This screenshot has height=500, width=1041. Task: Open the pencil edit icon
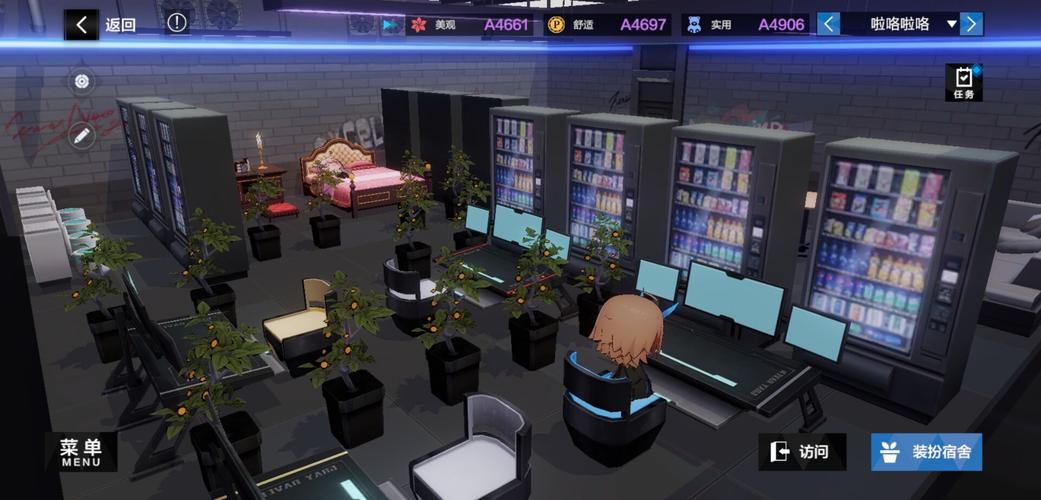[x=82, y=135]
